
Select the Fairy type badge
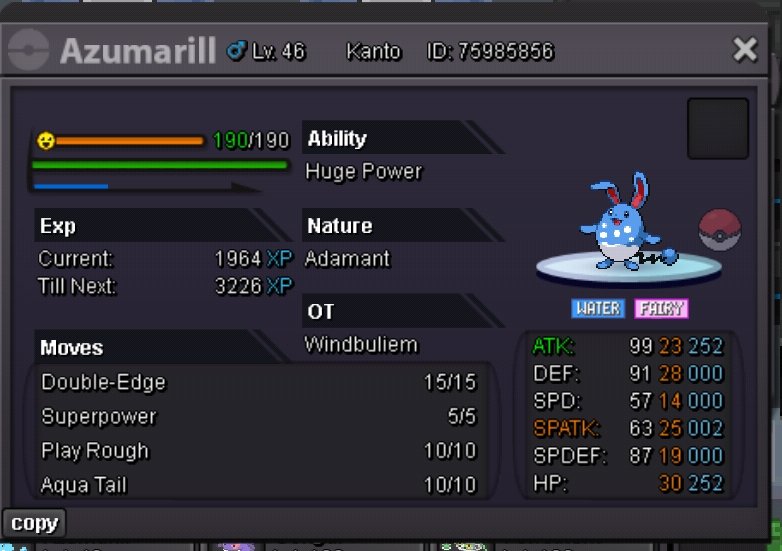pyautogui.click(x=661, y=308)
